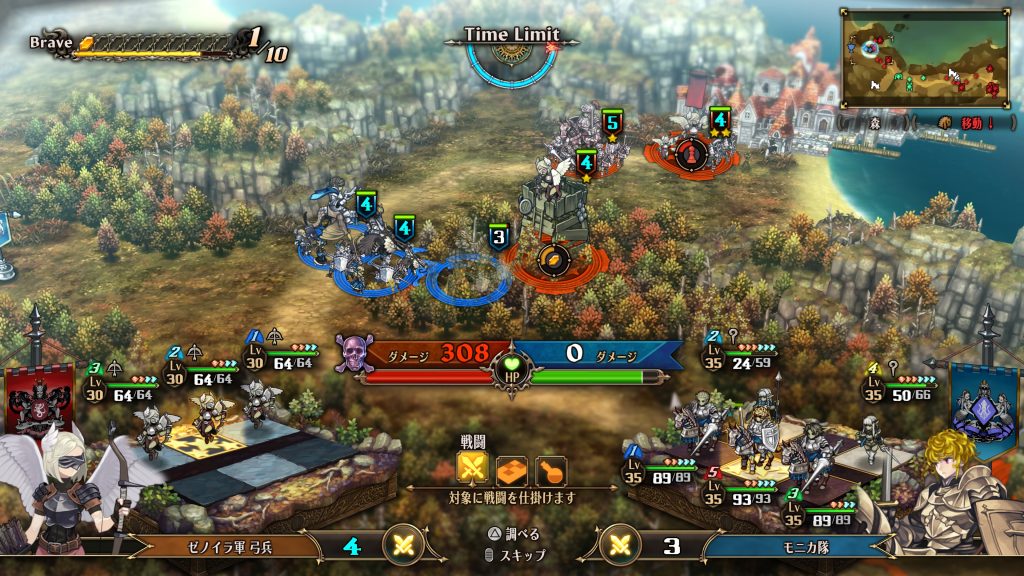The width and height of the screenshot is (1024, 576).
Task: Target the enemy unit badge numbered 5
Action: (x=612, y=123)
